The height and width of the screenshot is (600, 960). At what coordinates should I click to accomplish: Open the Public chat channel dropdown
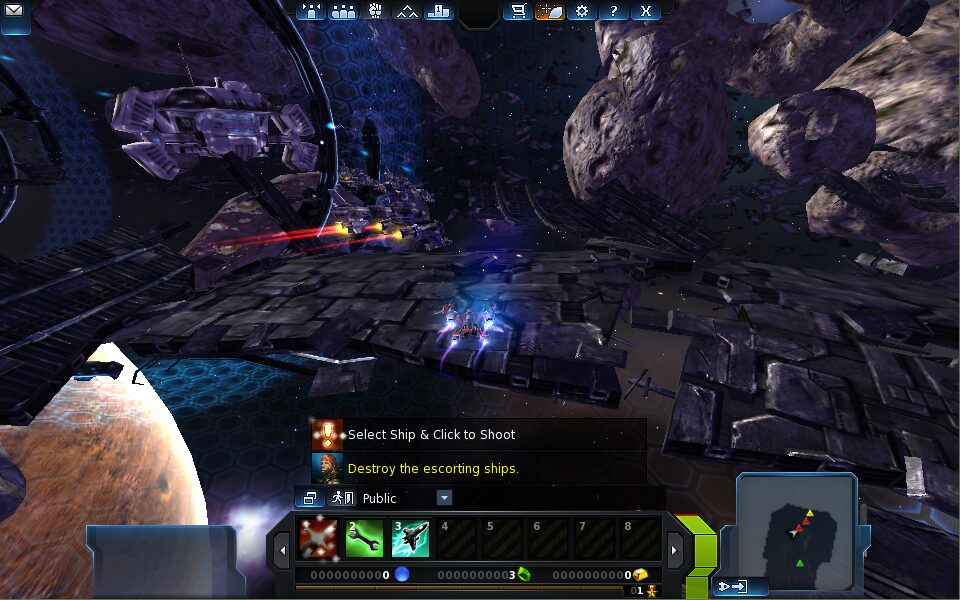(x=444, y=498)
